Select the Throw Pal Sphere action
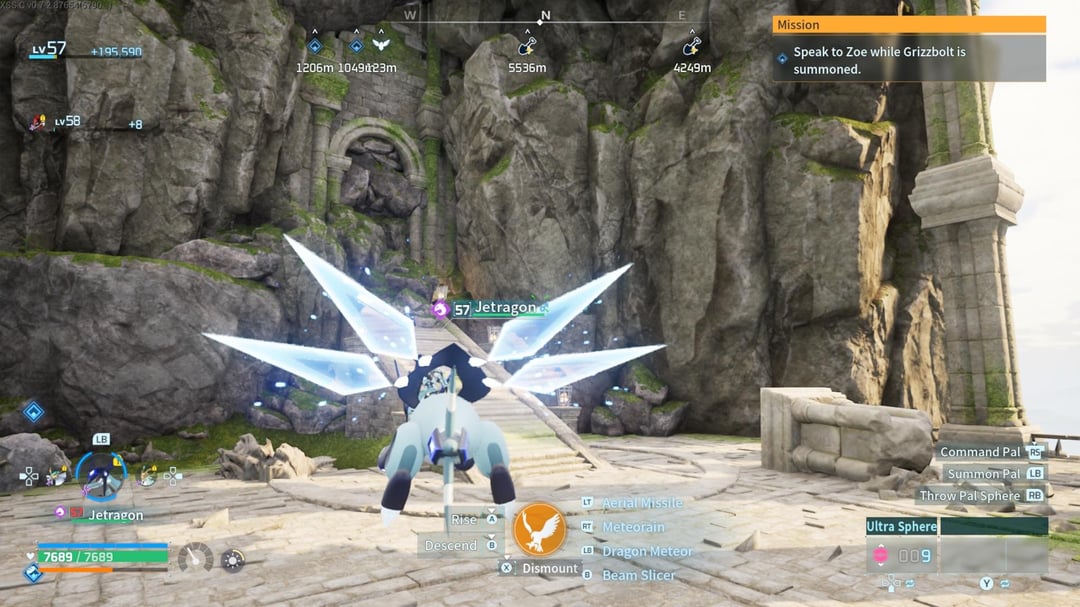Screen dimensions: 1080x607 pyautogui.click(x=968, y=496)
